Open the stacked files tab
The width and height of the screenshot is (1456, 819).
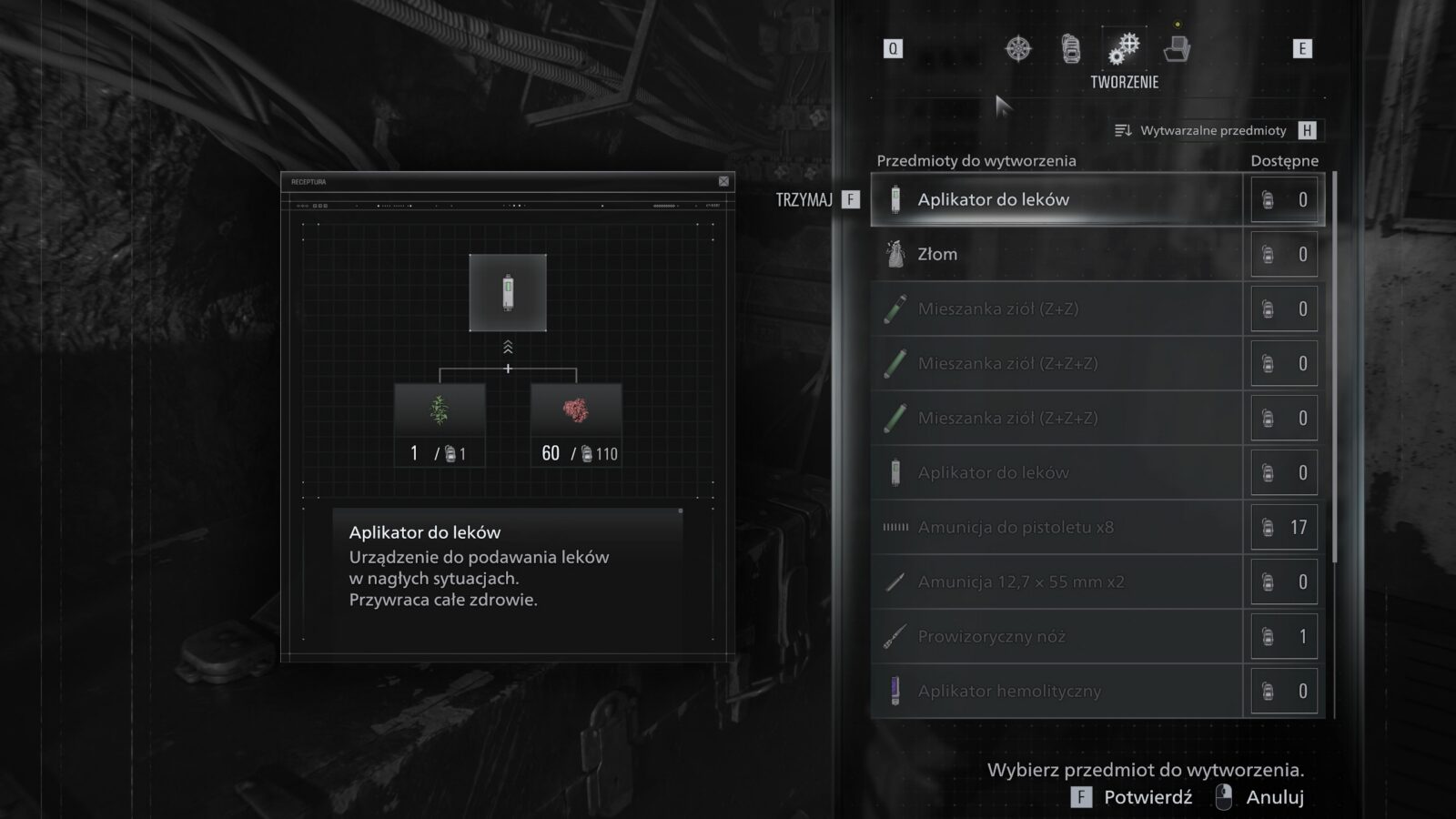point(1177,48)
